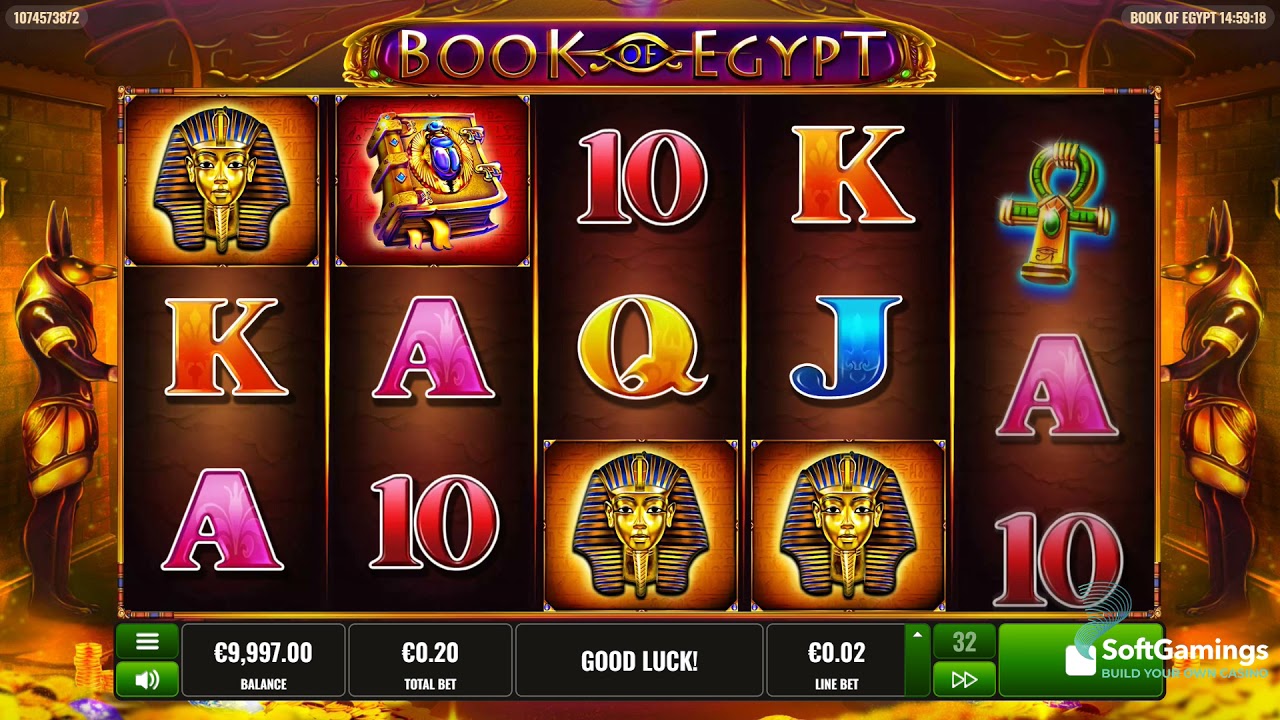
Task: Click the Balance display showing €9,997.00
Action: [x=264, y=660]
